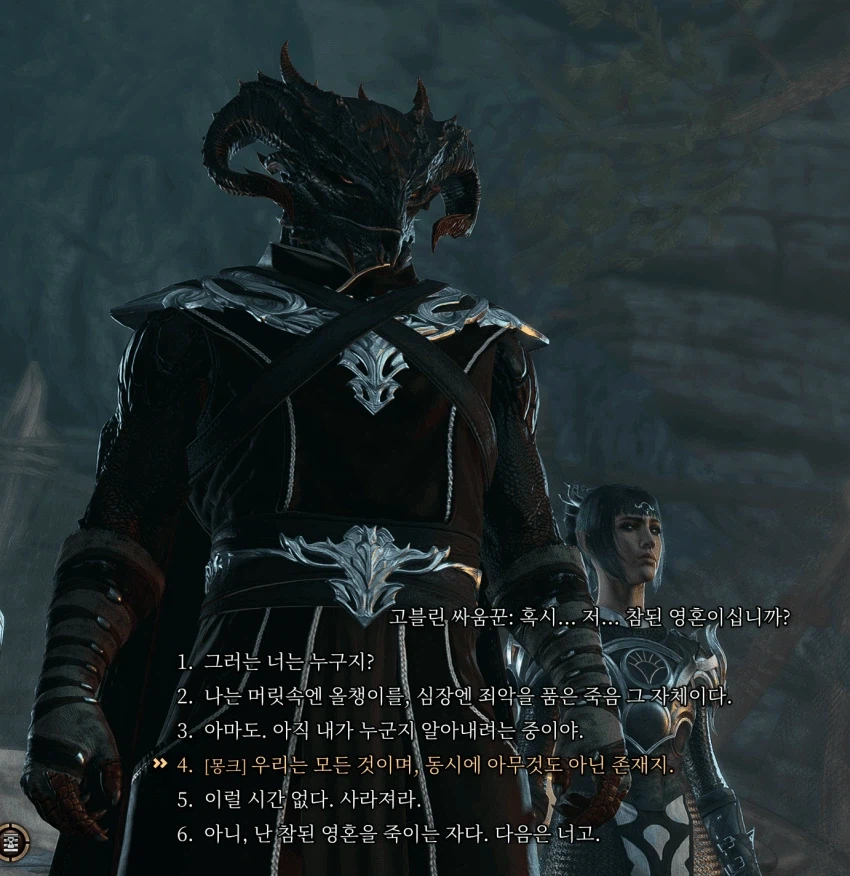Open the dialogue history icon
Viewport: 850px width, 876px height.
click(13, 842)
